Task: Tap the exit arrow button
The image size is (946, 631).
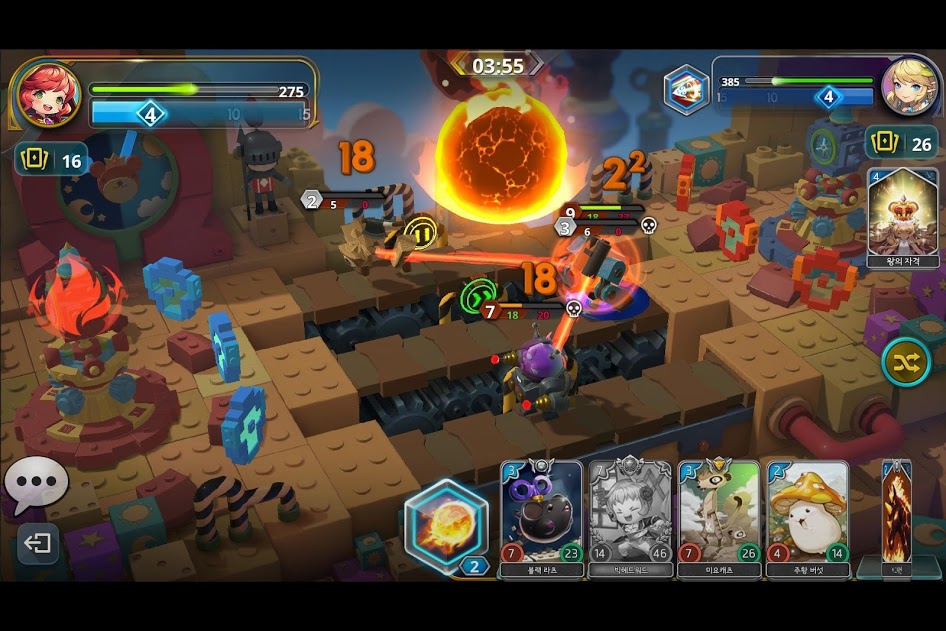Action: click(x=37, y=544)
